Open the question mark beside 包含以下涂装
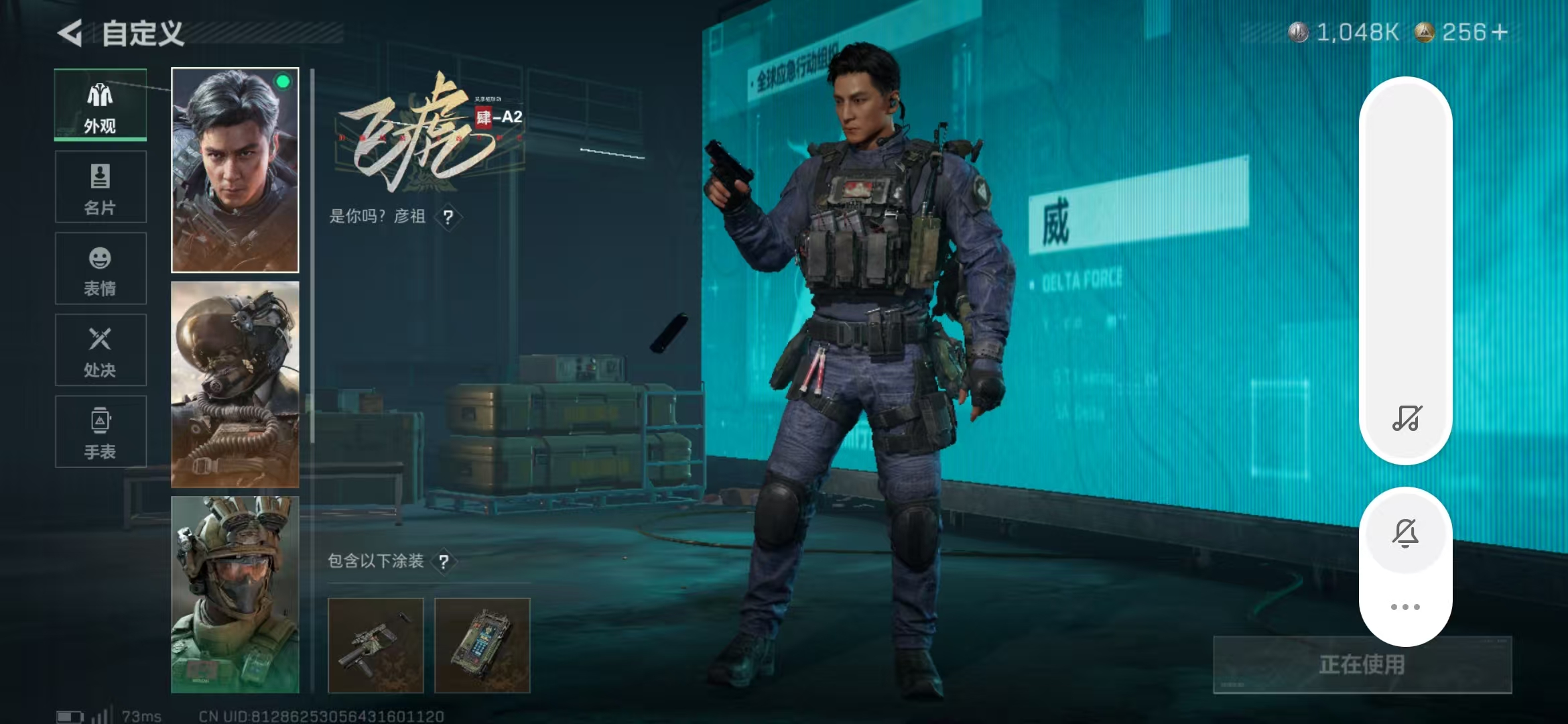The image size is (1568, 724). 446,562
